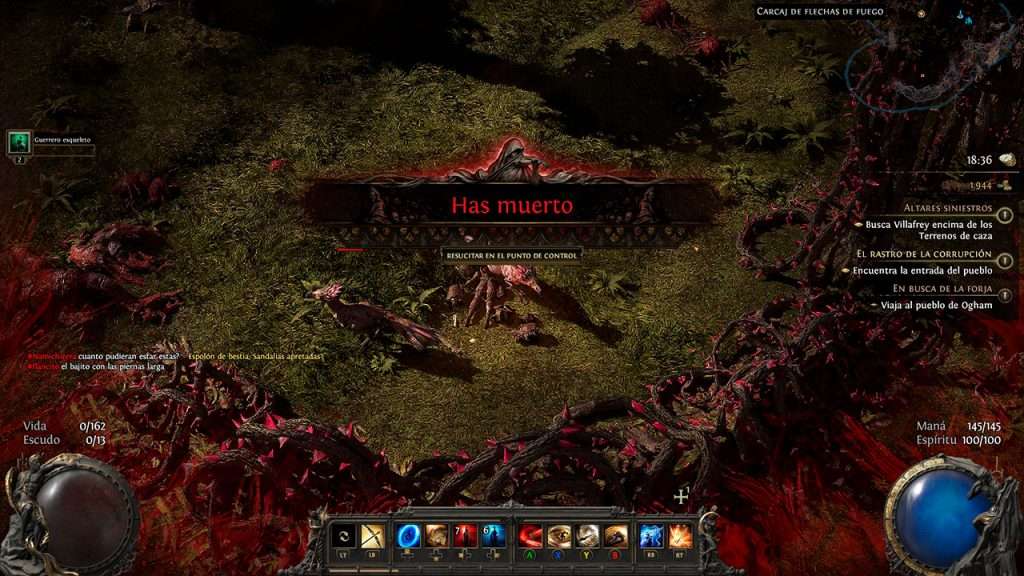Activate the bow attack skill slot
The image size is (1024, 576).
[x=374, y=535]
